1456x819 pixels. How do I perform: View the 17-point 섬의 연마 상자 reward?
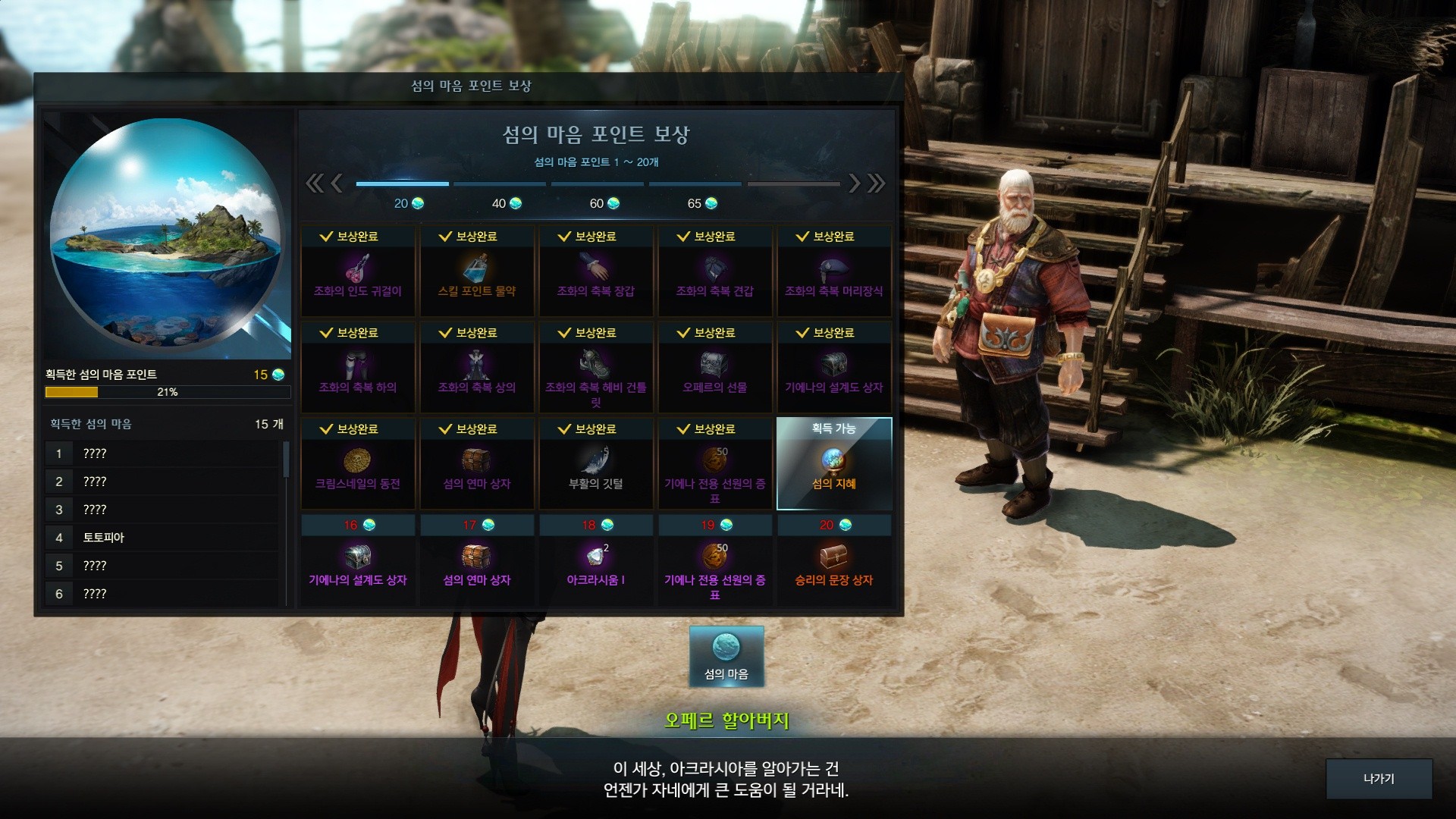click(x=476, y=562)
